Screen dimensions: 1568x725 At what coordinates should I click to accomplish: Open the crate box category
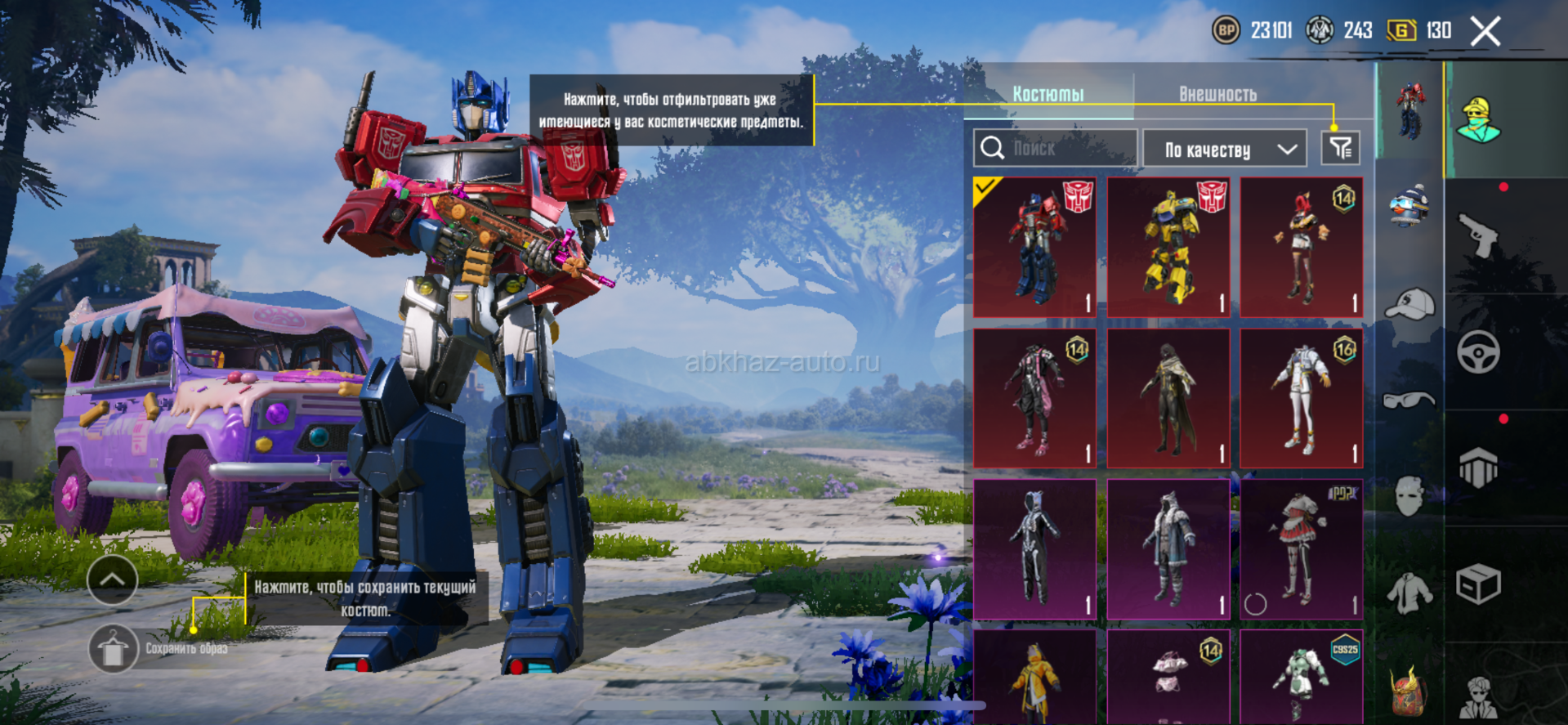[x=1478, y=584]
